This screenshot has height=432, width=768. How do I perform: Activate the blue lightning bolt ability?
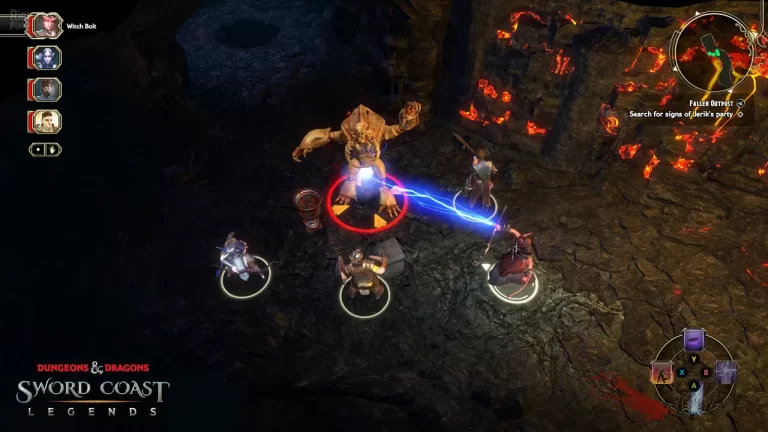click(694, 401)
